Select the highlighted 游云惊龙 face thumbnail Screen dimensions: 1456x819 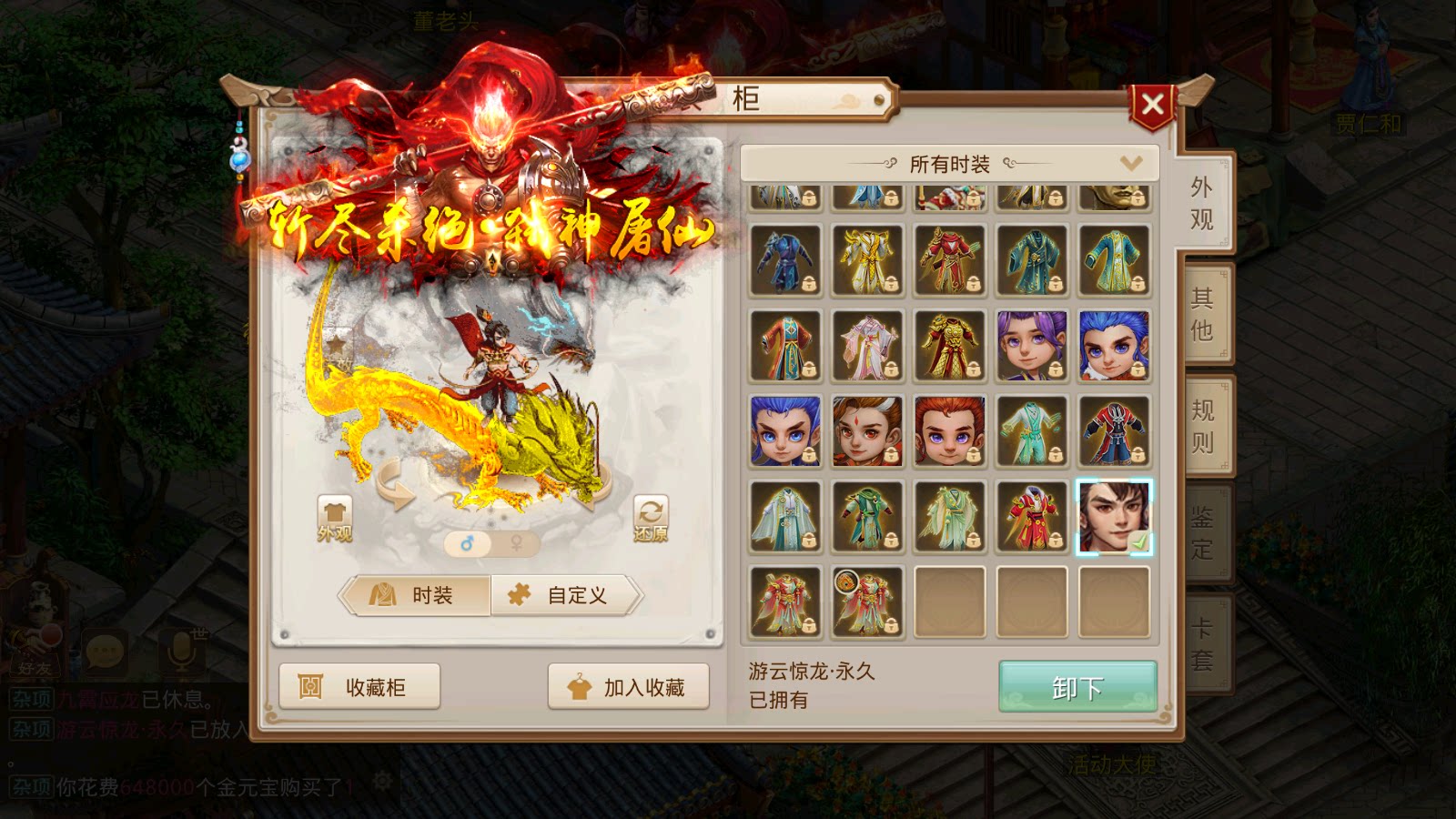(1115, 516)
